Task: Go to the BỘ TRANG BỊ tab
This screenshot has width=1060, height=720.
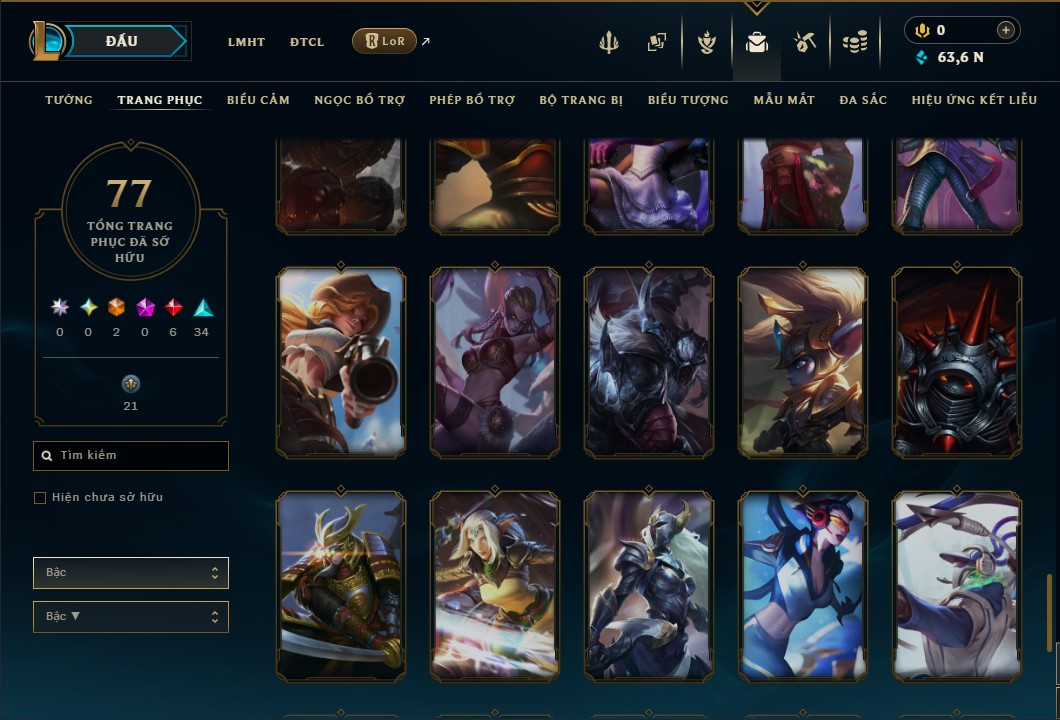Action: click(581, 100)
